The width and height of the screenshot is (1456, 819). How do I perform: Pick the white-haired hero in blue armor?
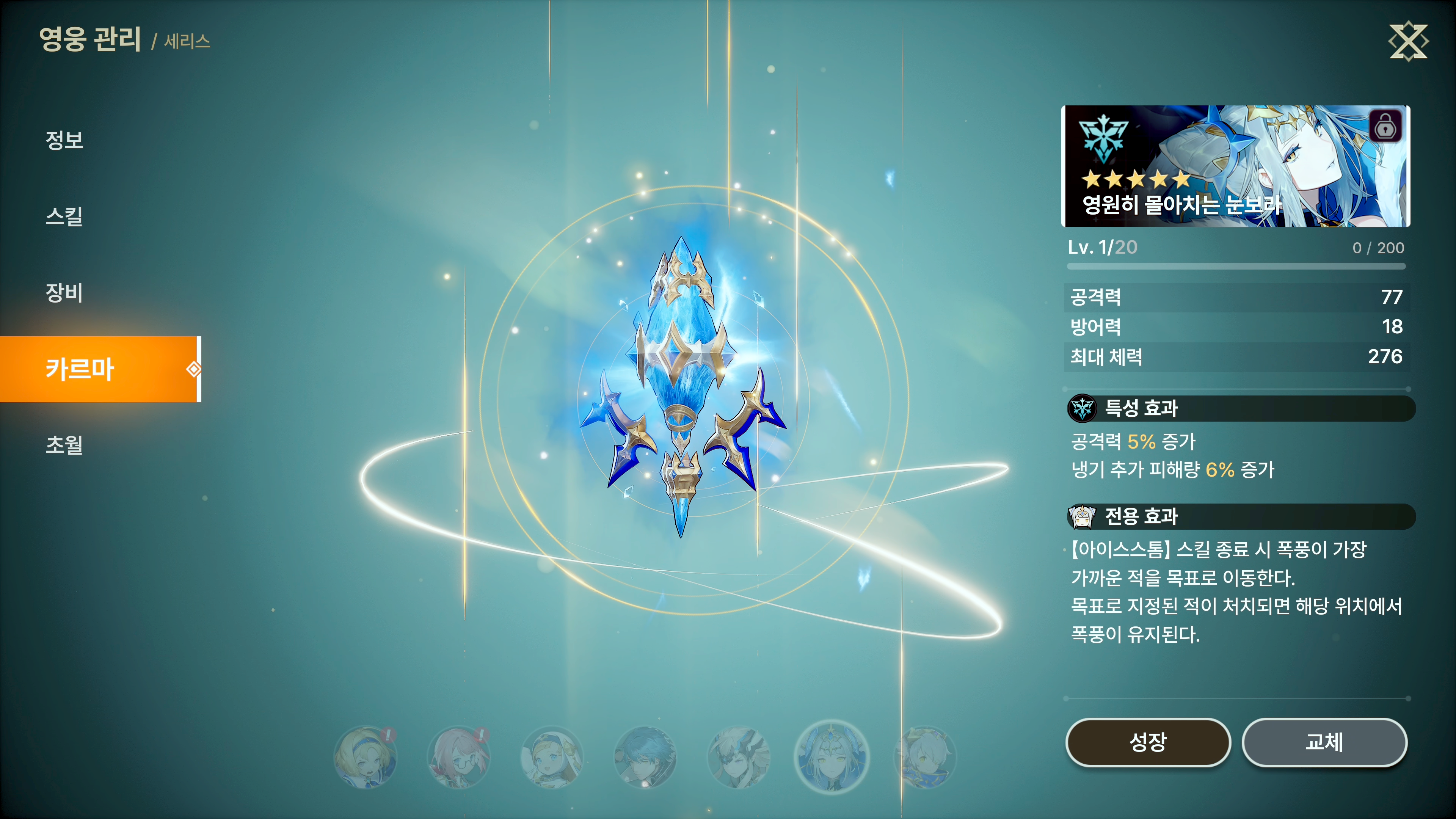click(x=925, y=758)
